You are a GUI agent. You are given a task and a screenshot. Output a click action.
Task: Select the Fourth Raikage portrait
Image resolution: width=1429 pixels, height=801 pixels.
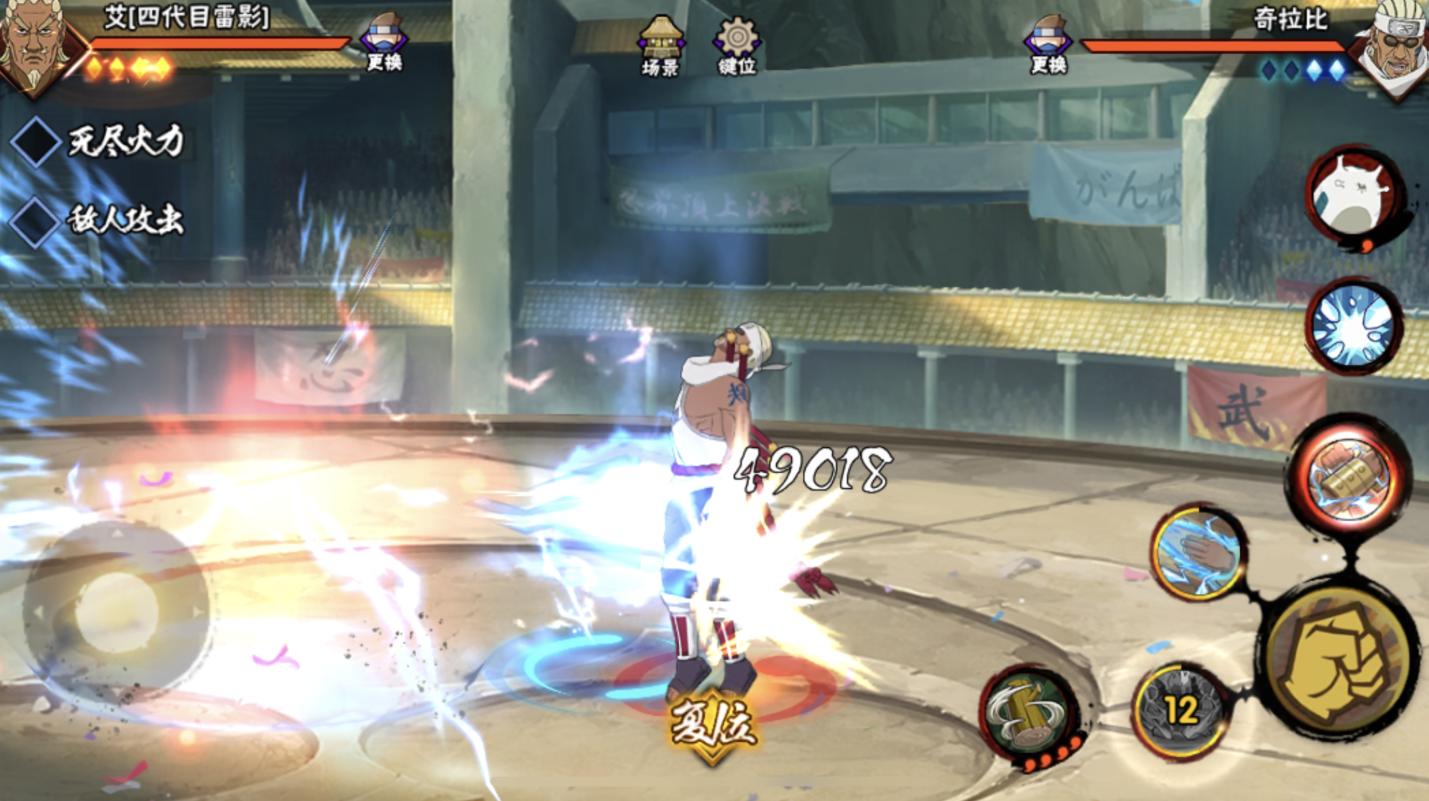coord(36,42)
